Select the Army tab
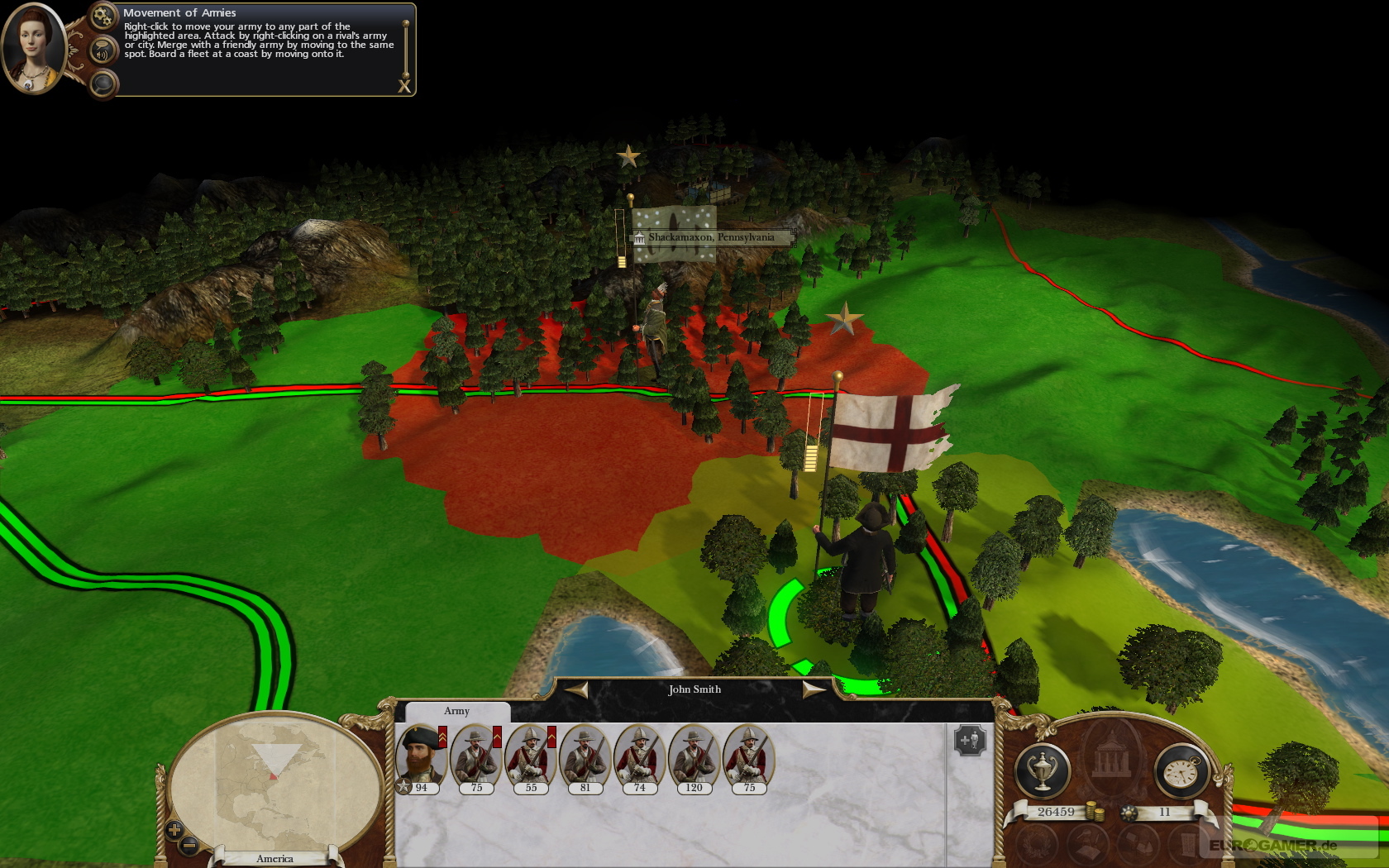The width and height of the screenshot is (1389, 868). 456,711
